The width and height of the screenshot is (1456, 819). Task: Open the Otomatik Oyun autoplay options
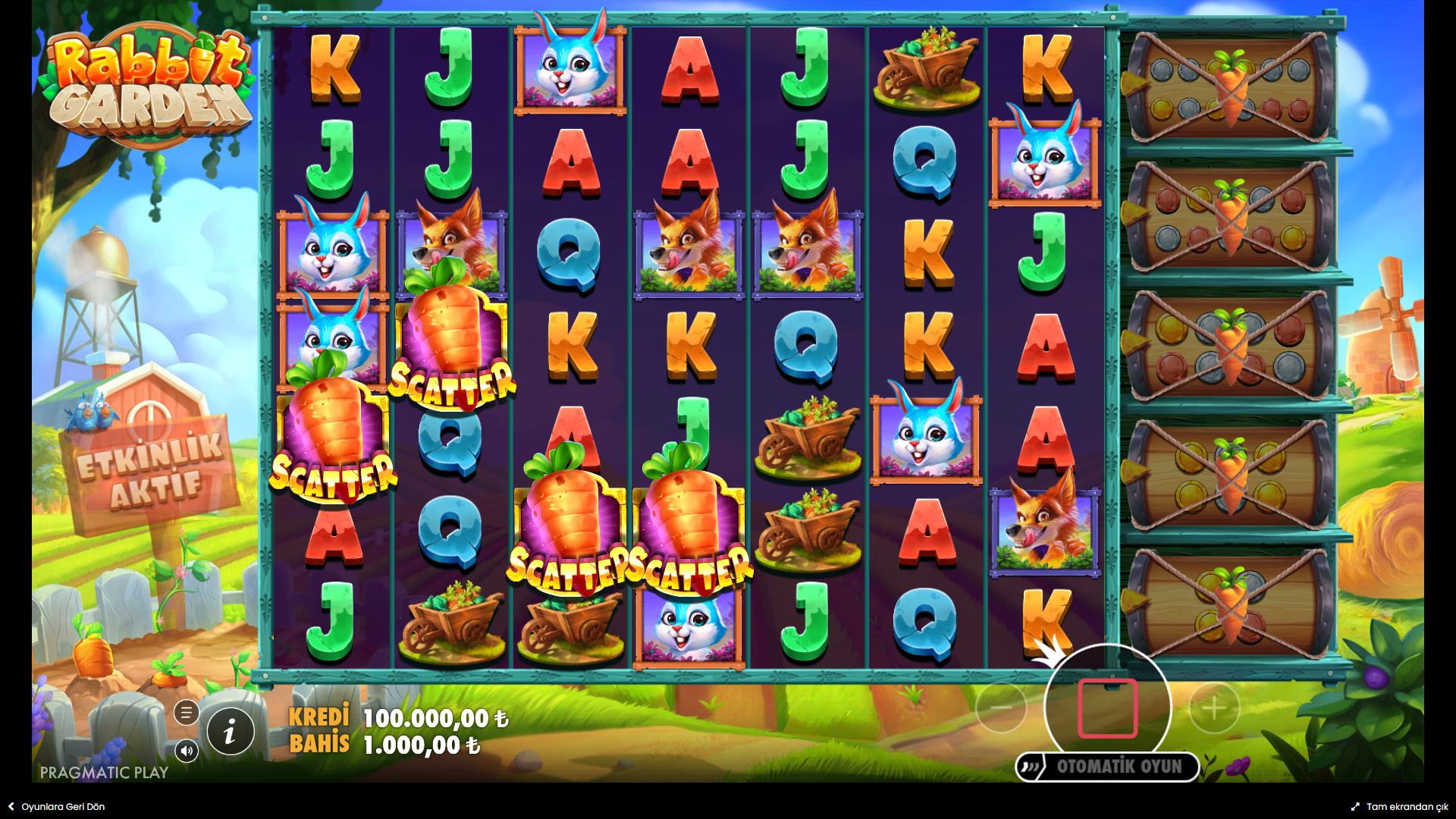[1108, 767]
